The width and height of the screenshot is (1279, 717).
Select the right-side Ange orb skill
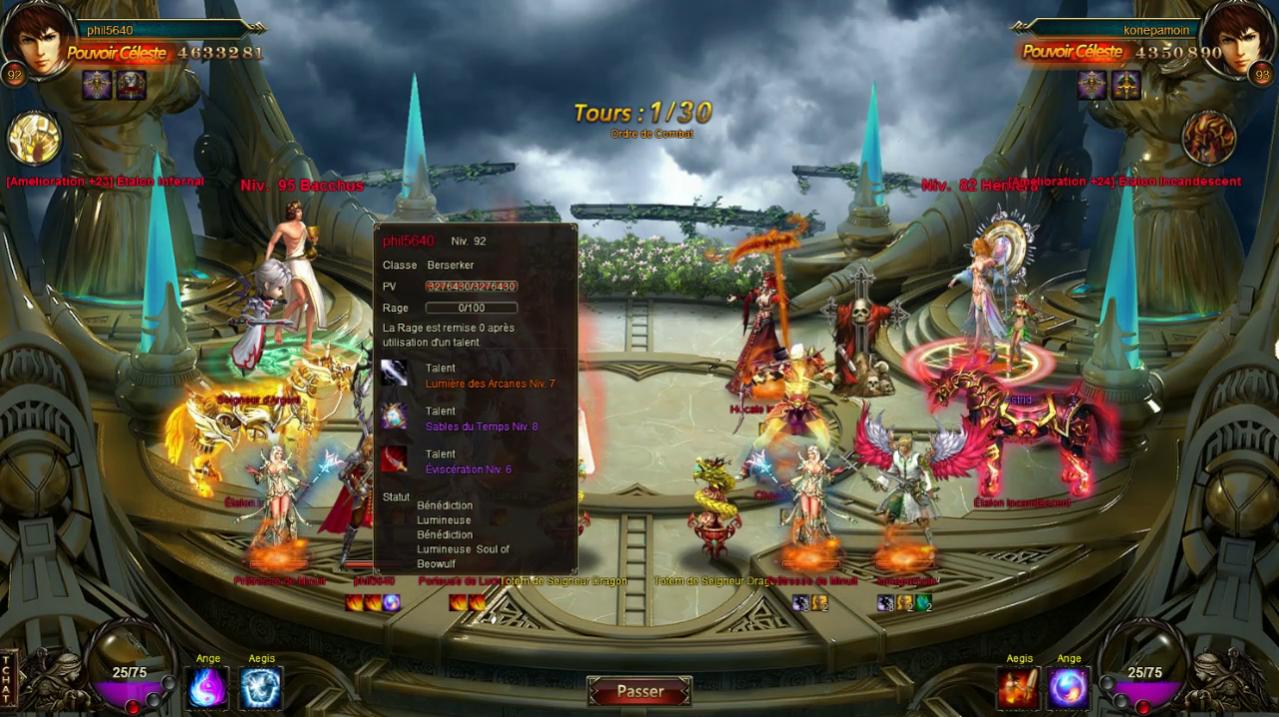[1069, 688]
